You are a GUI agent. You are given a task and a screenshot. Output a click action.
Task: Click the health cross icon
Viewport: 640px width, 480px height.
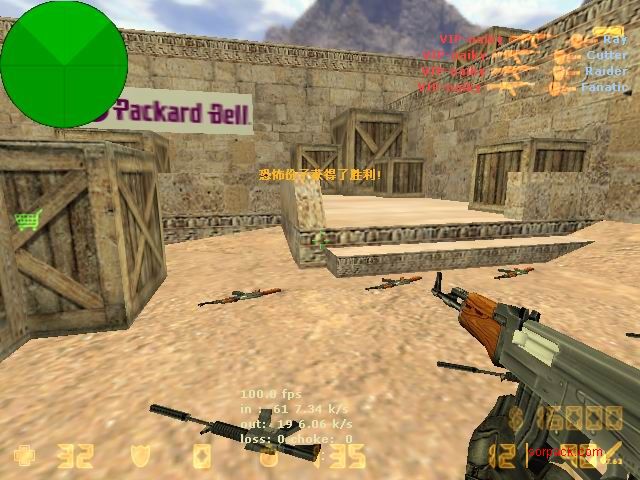coord(21,457)
